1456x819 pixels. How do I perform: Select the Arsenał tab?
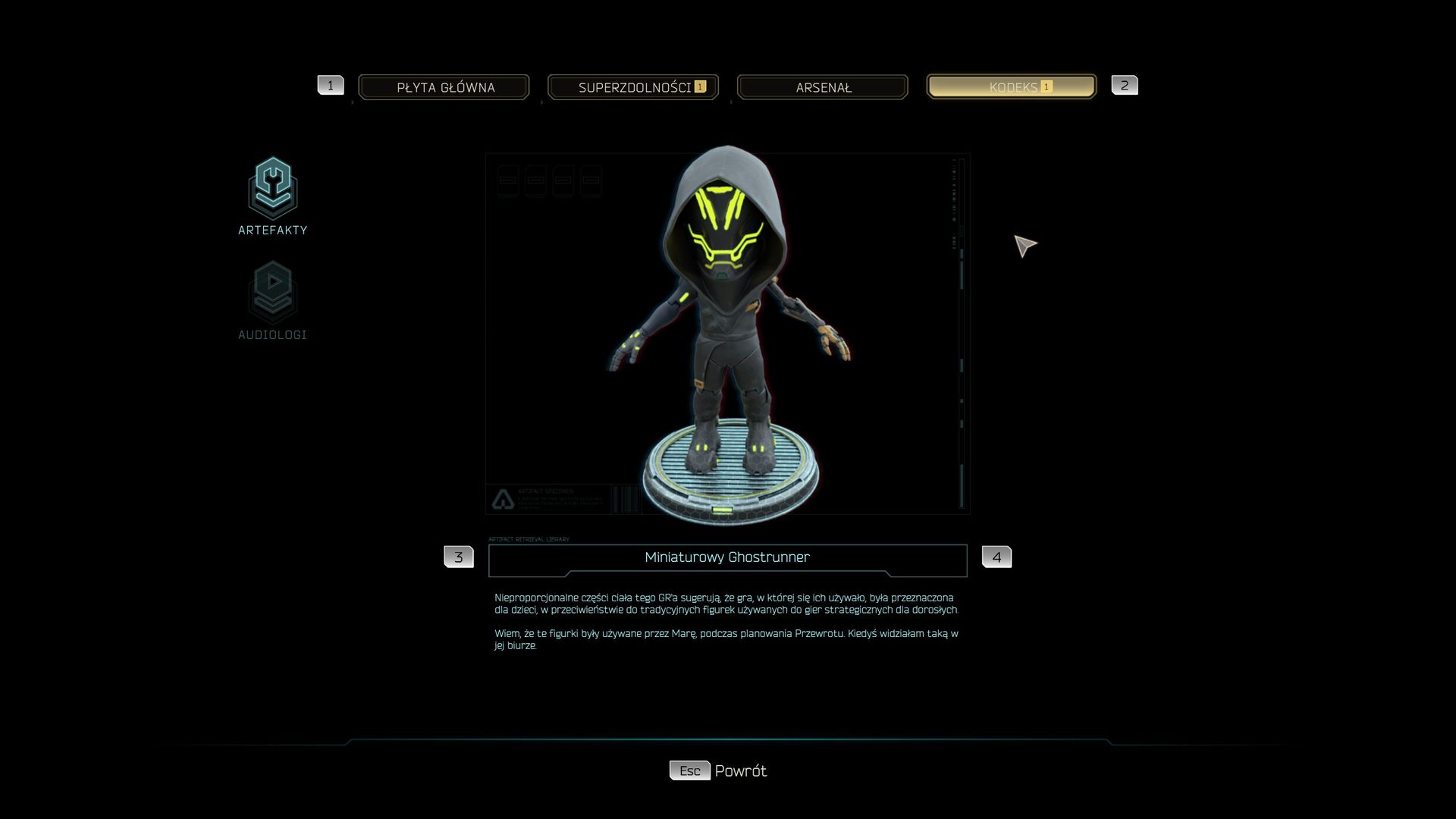823,87
